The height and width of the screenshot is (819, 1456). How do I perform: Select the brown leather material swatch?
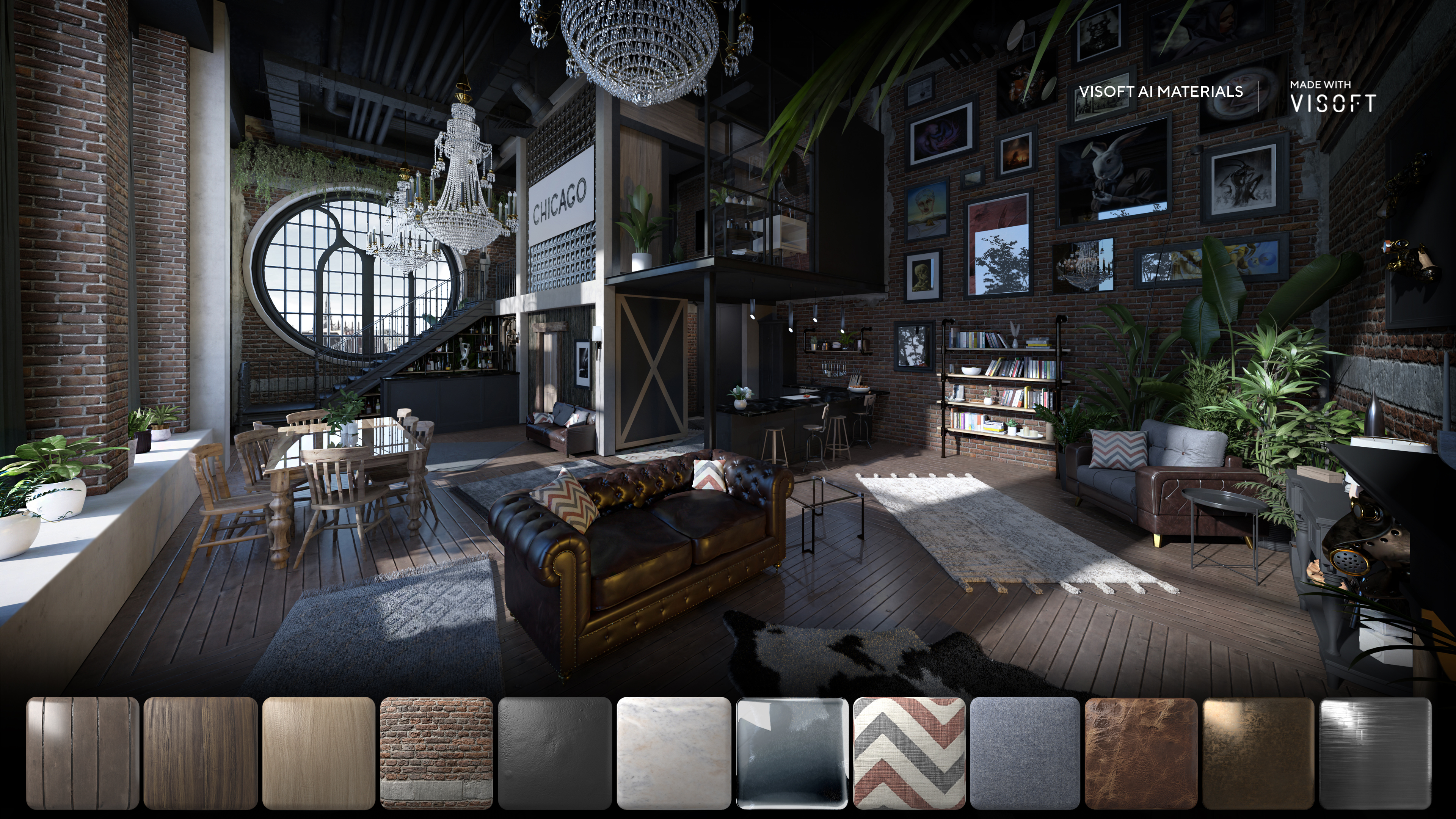point(1141,753)
